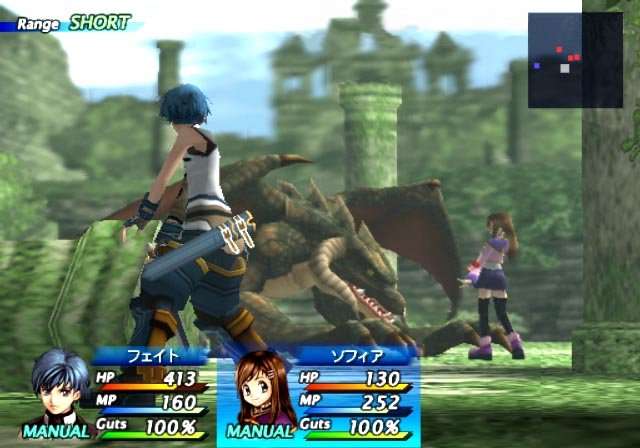Click the battle minimap

coord(575,60)
